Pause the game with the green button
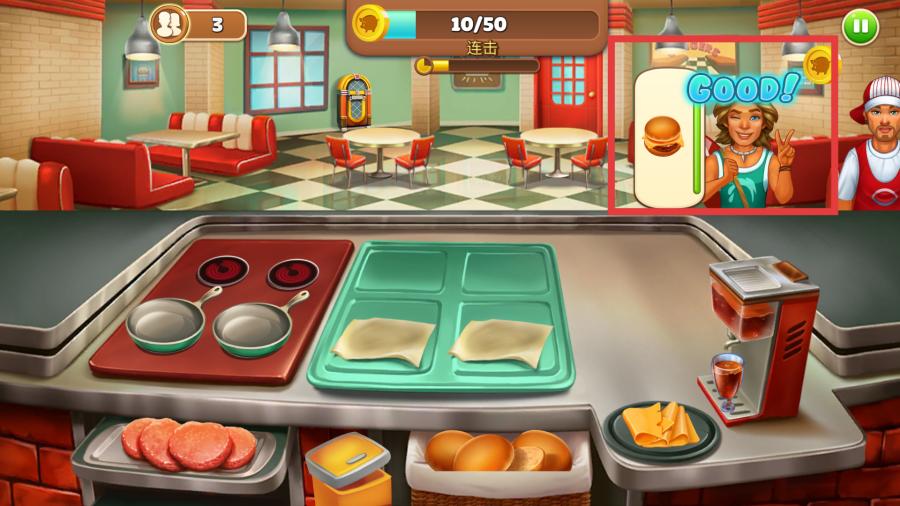The height and width of the screenshot is (506, 900). tap(859, 26)
